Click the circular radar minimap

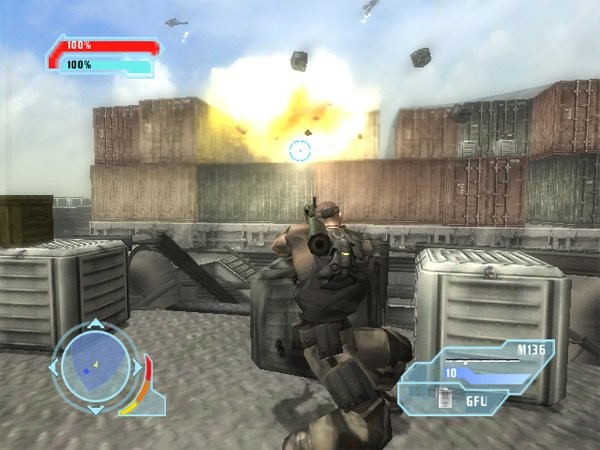pyautogui.click(x=94, y=366)
